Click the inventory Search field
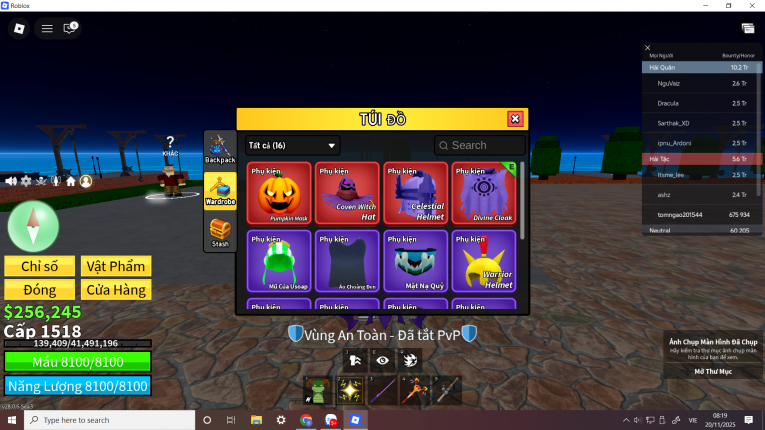This screenshot has height=430, width=765. [480, 145]
